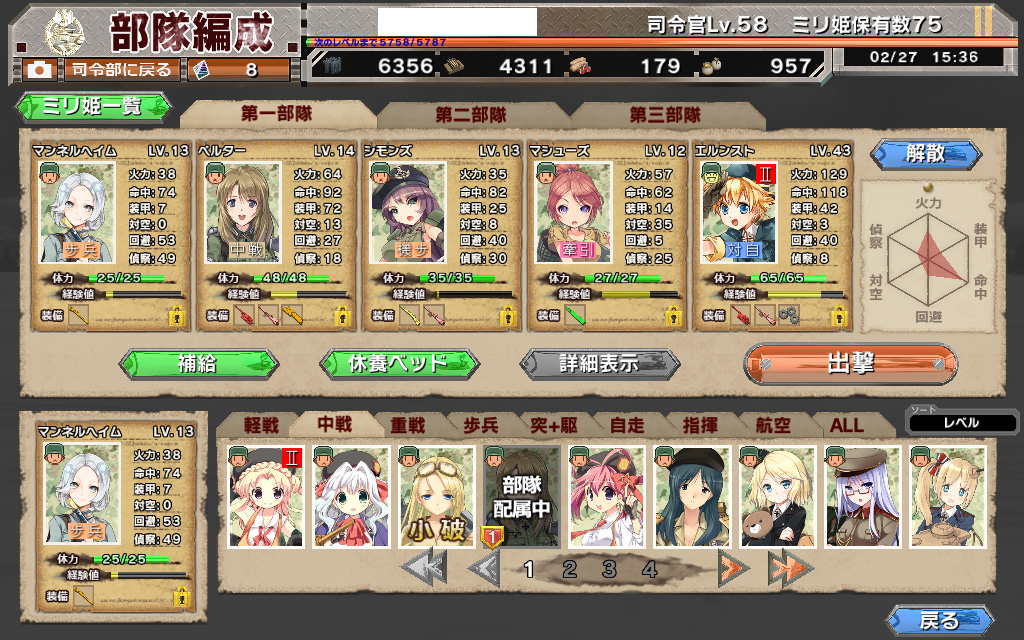The height and width of the screenshot is (640, 1024).
Task: Resupply the squad with 補給
Action: 198,363
